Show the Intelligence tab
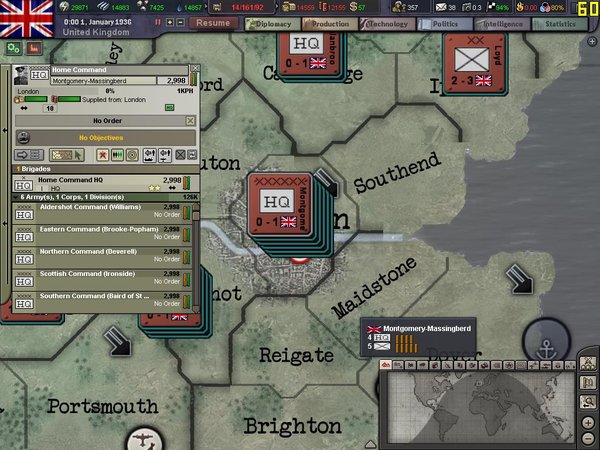 tap(503, 23)
